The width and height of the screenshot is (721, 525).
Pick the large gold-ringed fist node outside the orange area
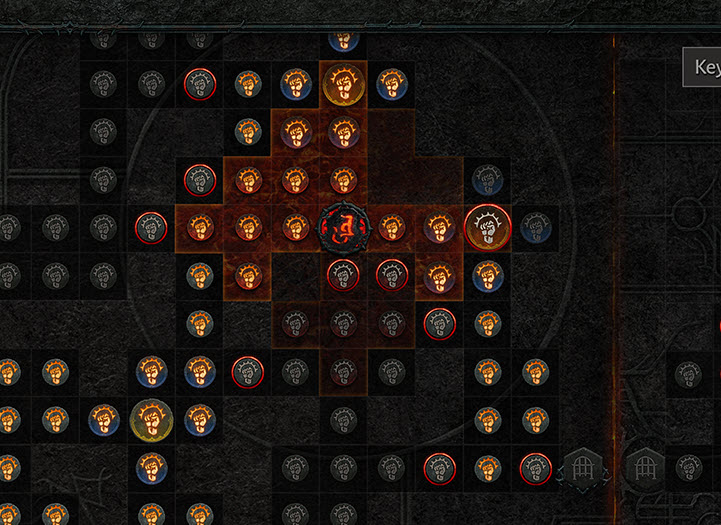tap(151, 418)
